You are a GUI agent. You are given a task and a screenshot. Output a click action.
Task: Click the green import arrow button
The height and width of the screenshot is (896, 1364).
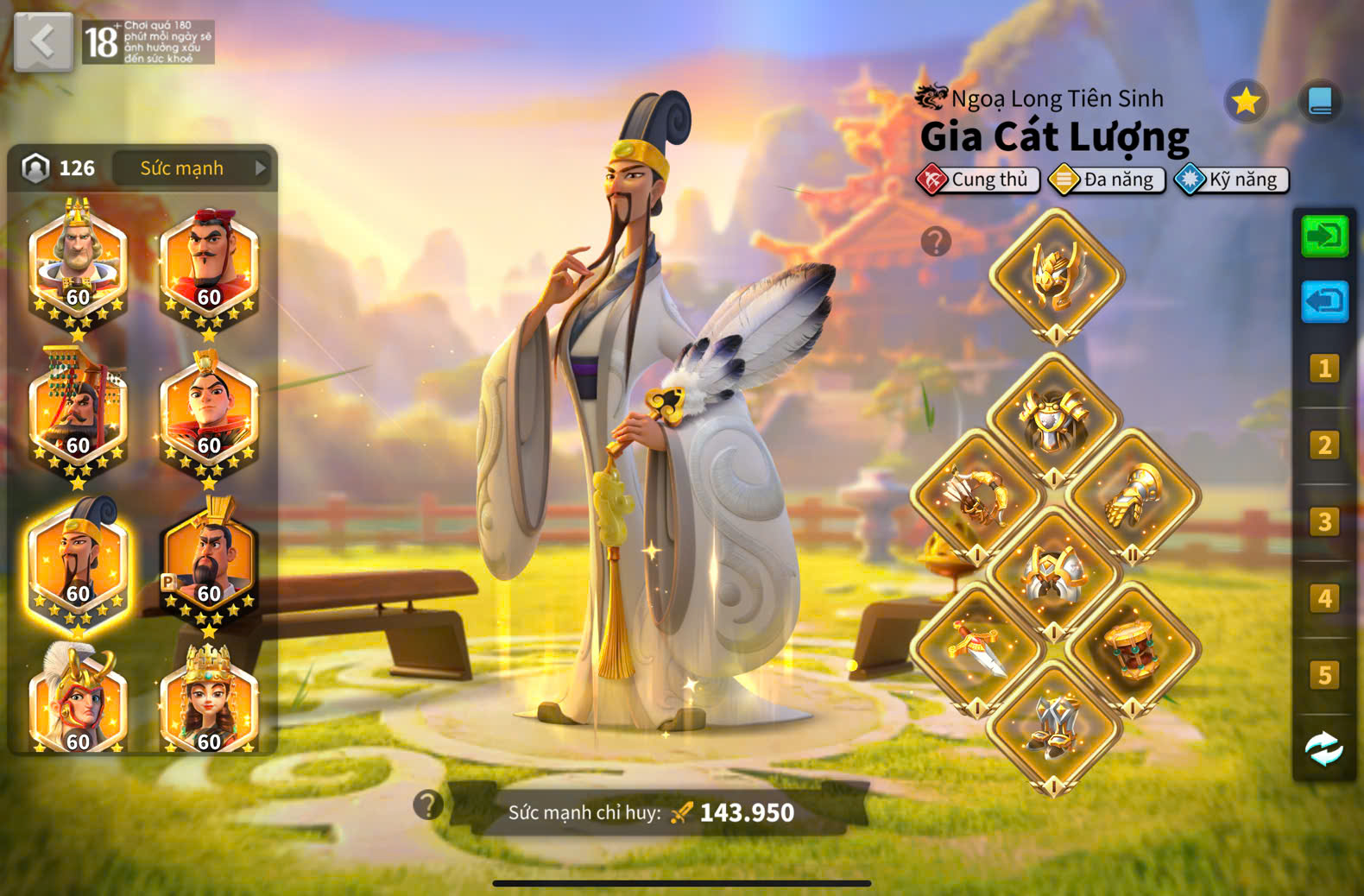1324,236
